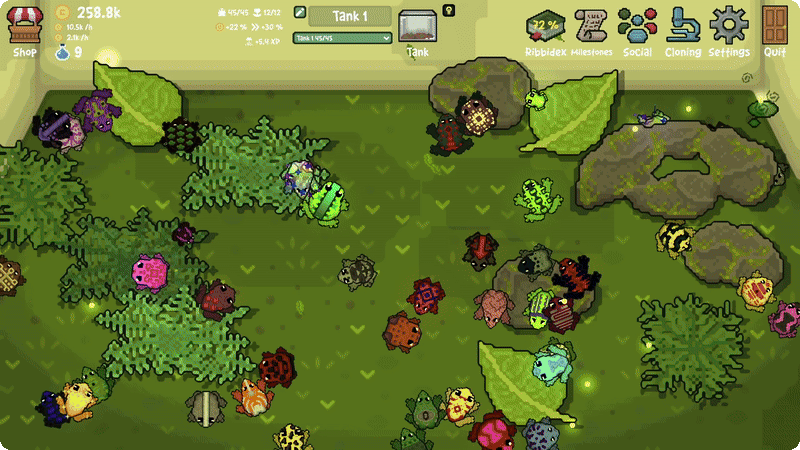View the Milestones scroll
This screenshot has width=800, height=450.
tap(591, 28)
